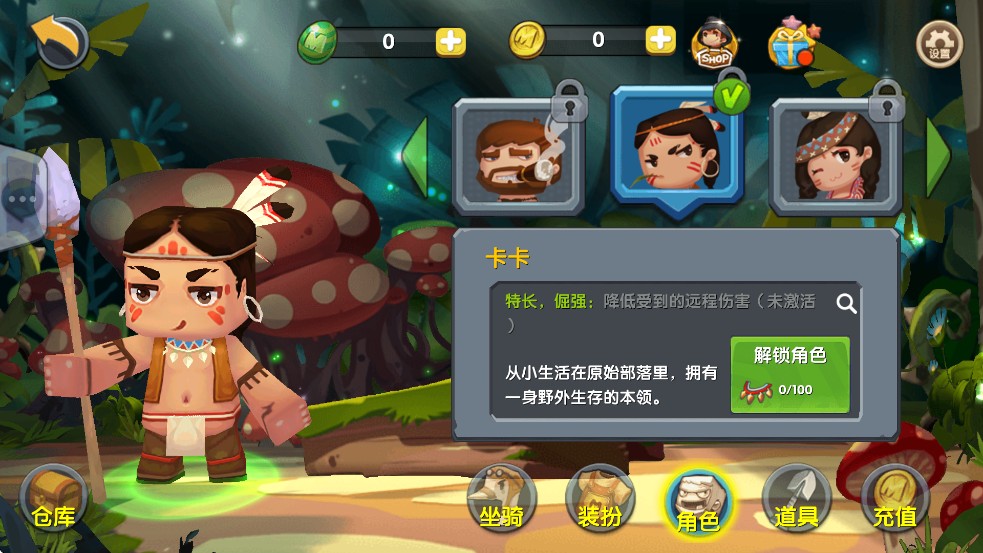Switch to the 道具 items tab
983x553 pixels.
pos(796,500)
